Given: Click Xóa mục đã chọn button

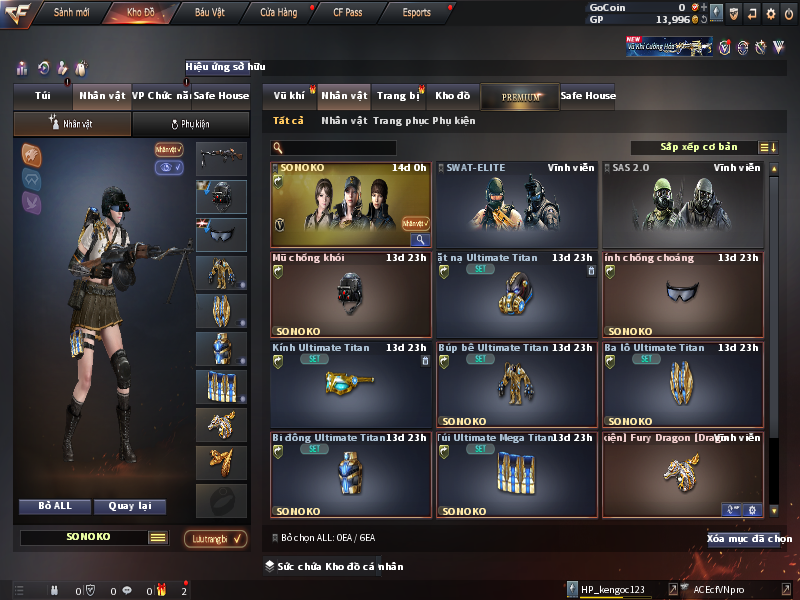Looking at the screenshot, I should 743,538.
